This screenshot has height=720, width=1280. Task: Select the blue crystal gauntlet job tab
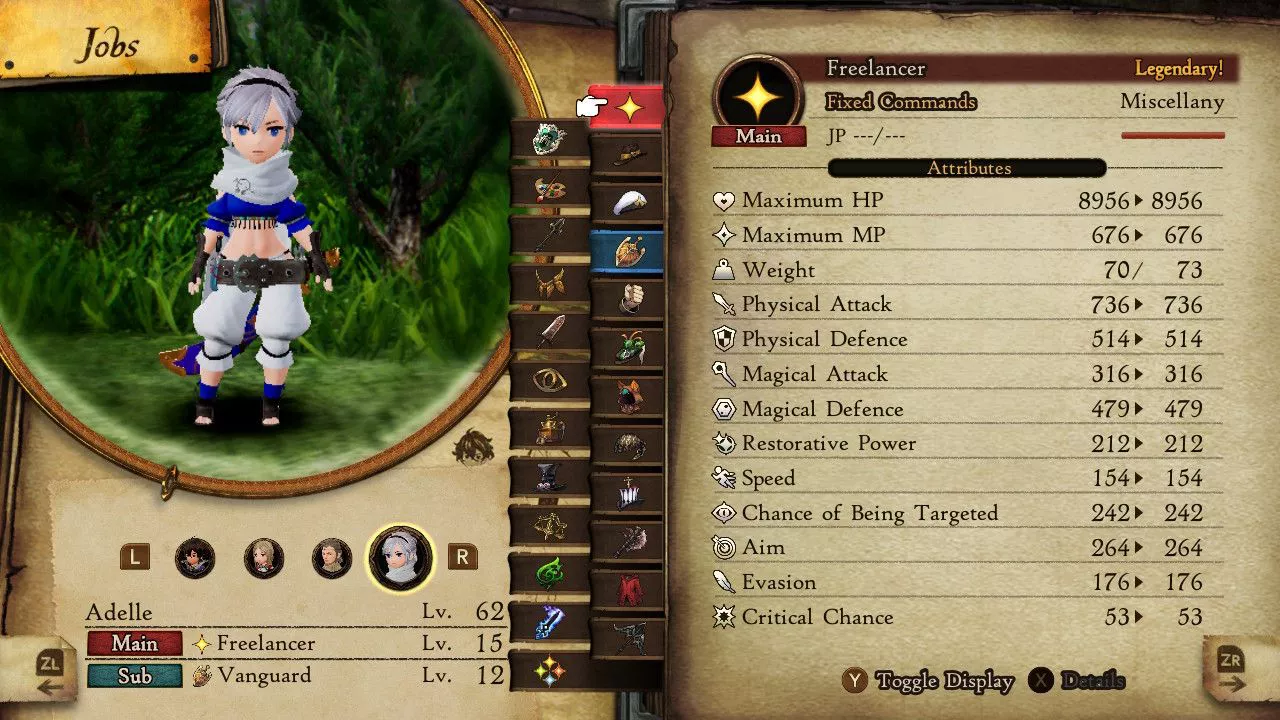tap(549, 621)
